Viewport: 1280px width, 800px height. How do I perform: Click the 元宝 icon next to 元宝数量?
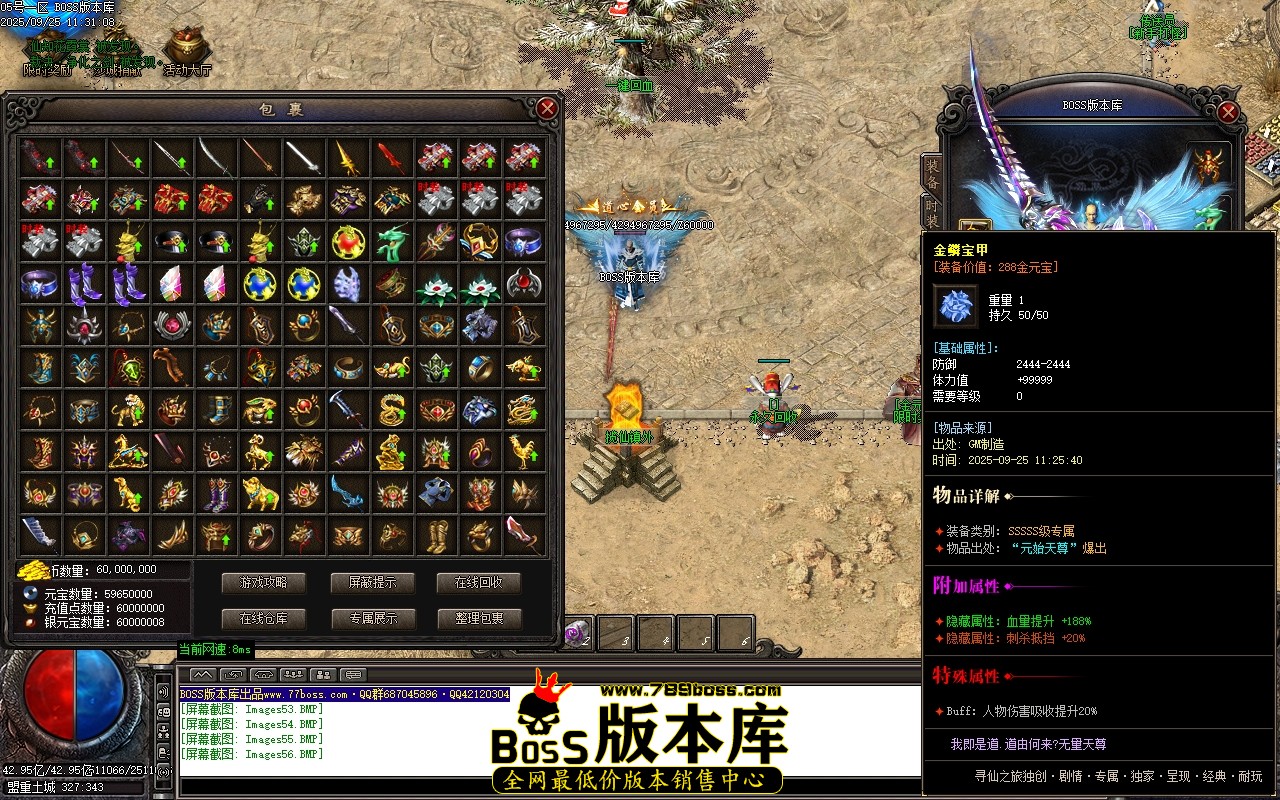[x=28, y=594]
